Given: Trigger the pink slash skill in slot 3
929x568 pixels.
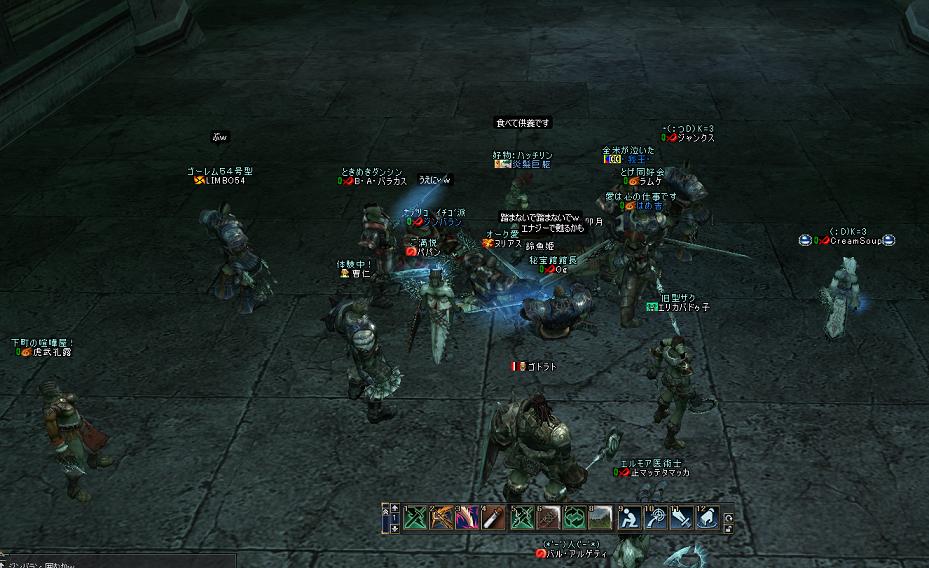Looking at the screenshot, I should pyautogui.click(x=466, y=518).
